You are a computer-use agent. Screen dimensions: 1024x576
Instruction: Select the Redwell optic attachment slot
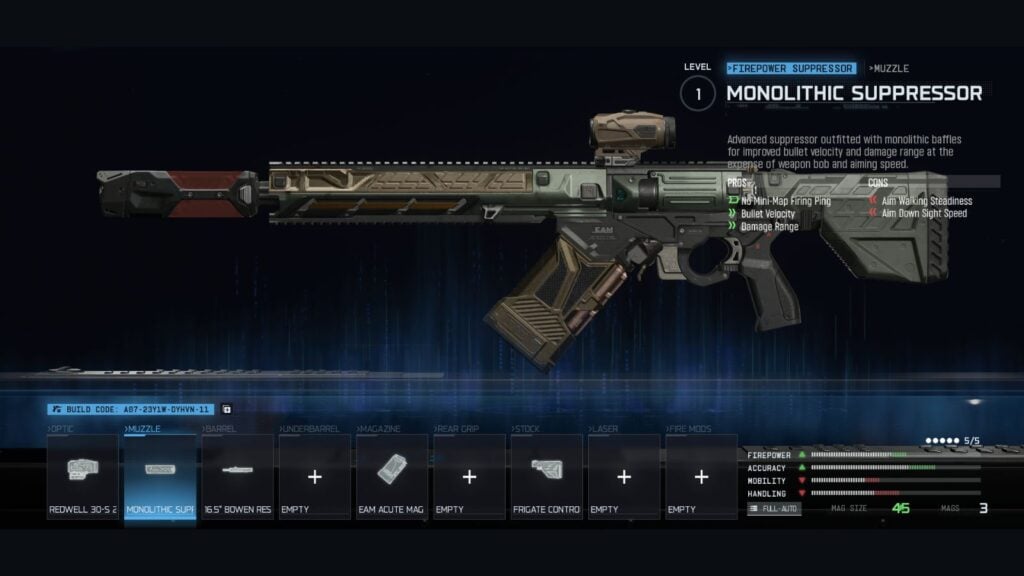tap(84, 476)
